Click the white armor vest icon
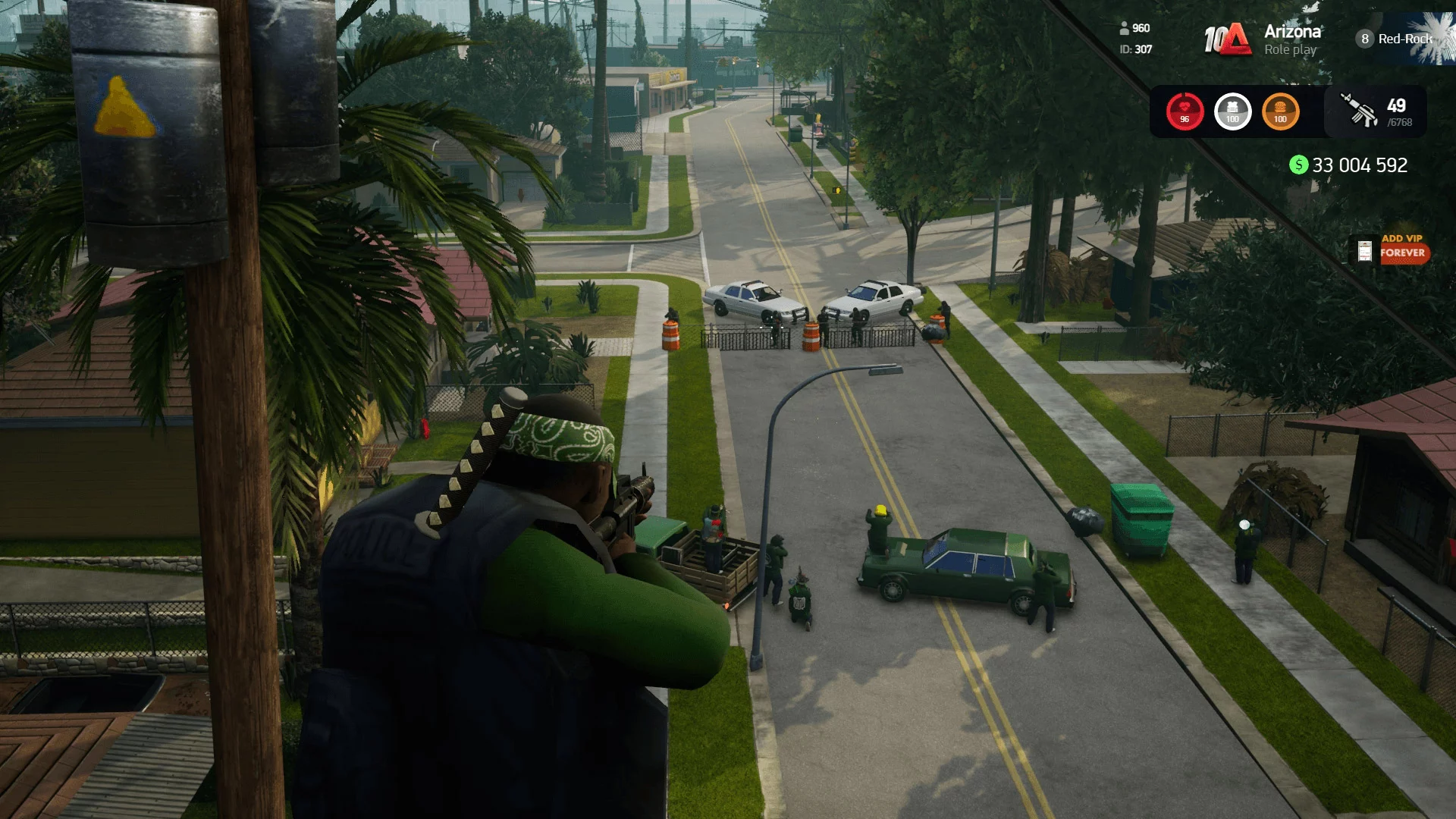The width and height of the screenshot is (1456, 819). coord(1232,111)
